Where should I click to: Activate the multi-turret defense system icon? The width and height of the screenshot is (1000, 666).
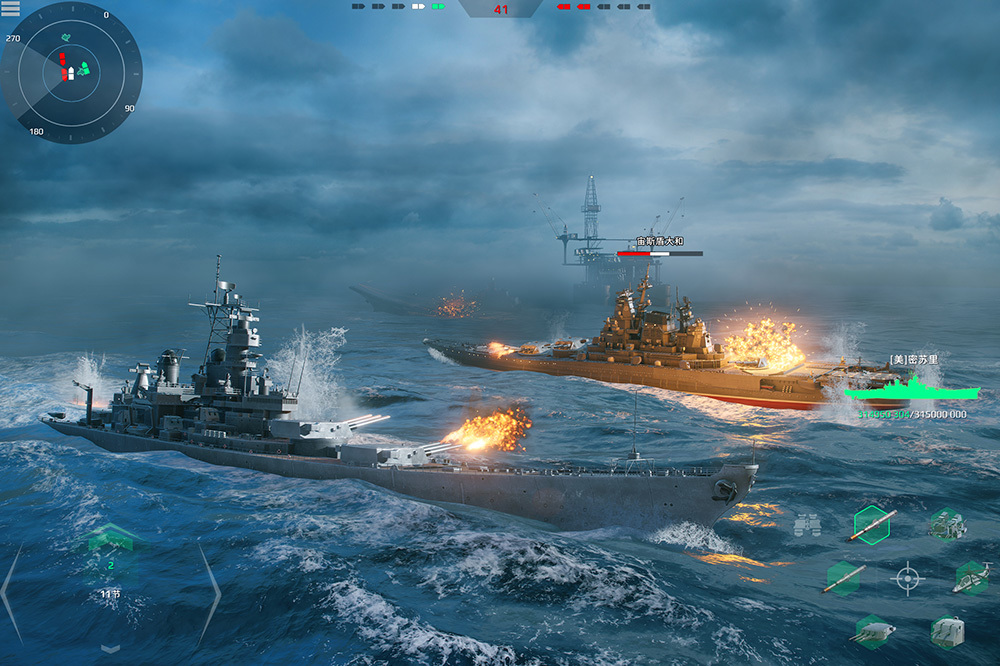(946, 523)
